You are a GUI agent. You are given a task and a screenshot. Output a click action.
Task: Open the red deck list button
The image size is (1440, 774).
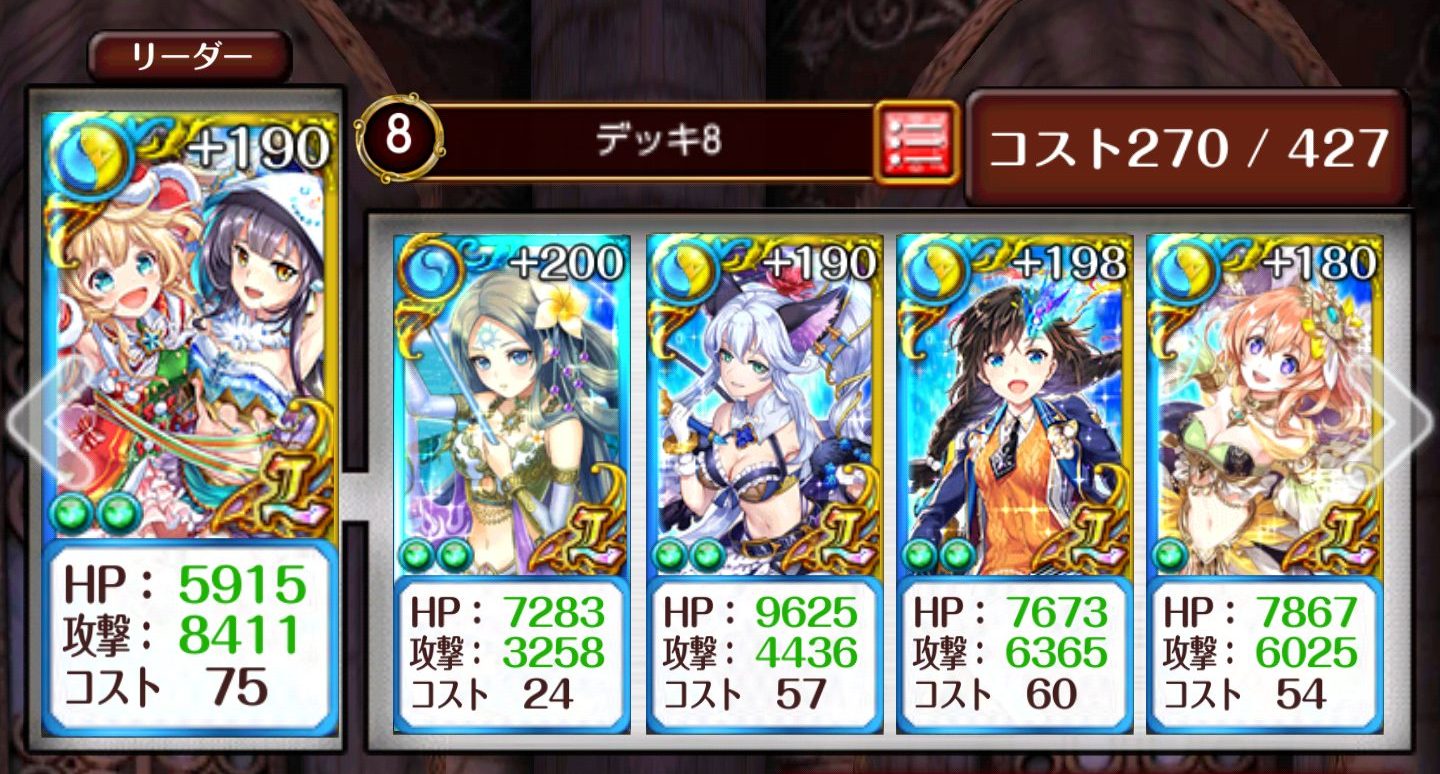coord(916,141)
